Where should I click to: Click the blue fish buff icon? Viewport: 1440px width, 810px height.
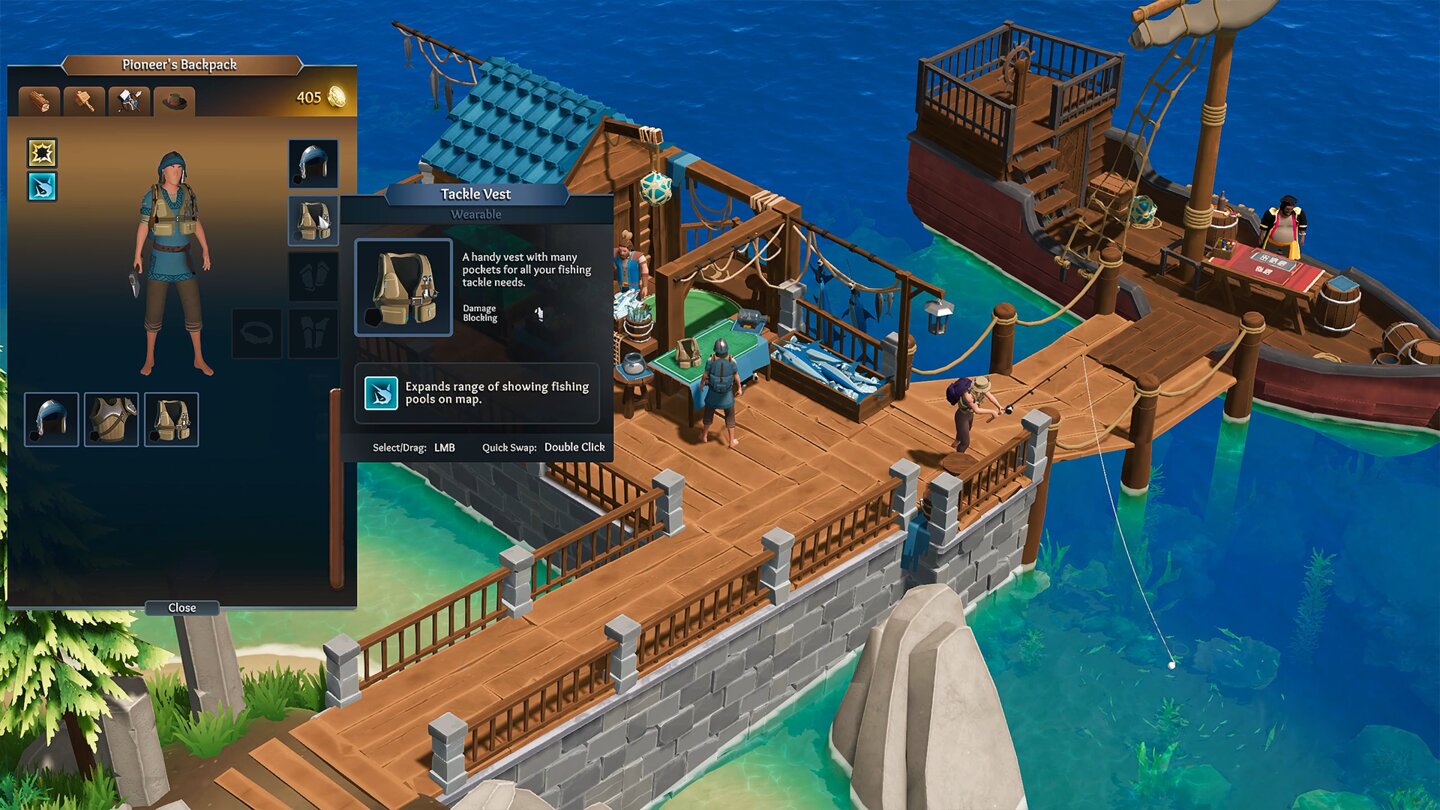click(x=40, y=186)
